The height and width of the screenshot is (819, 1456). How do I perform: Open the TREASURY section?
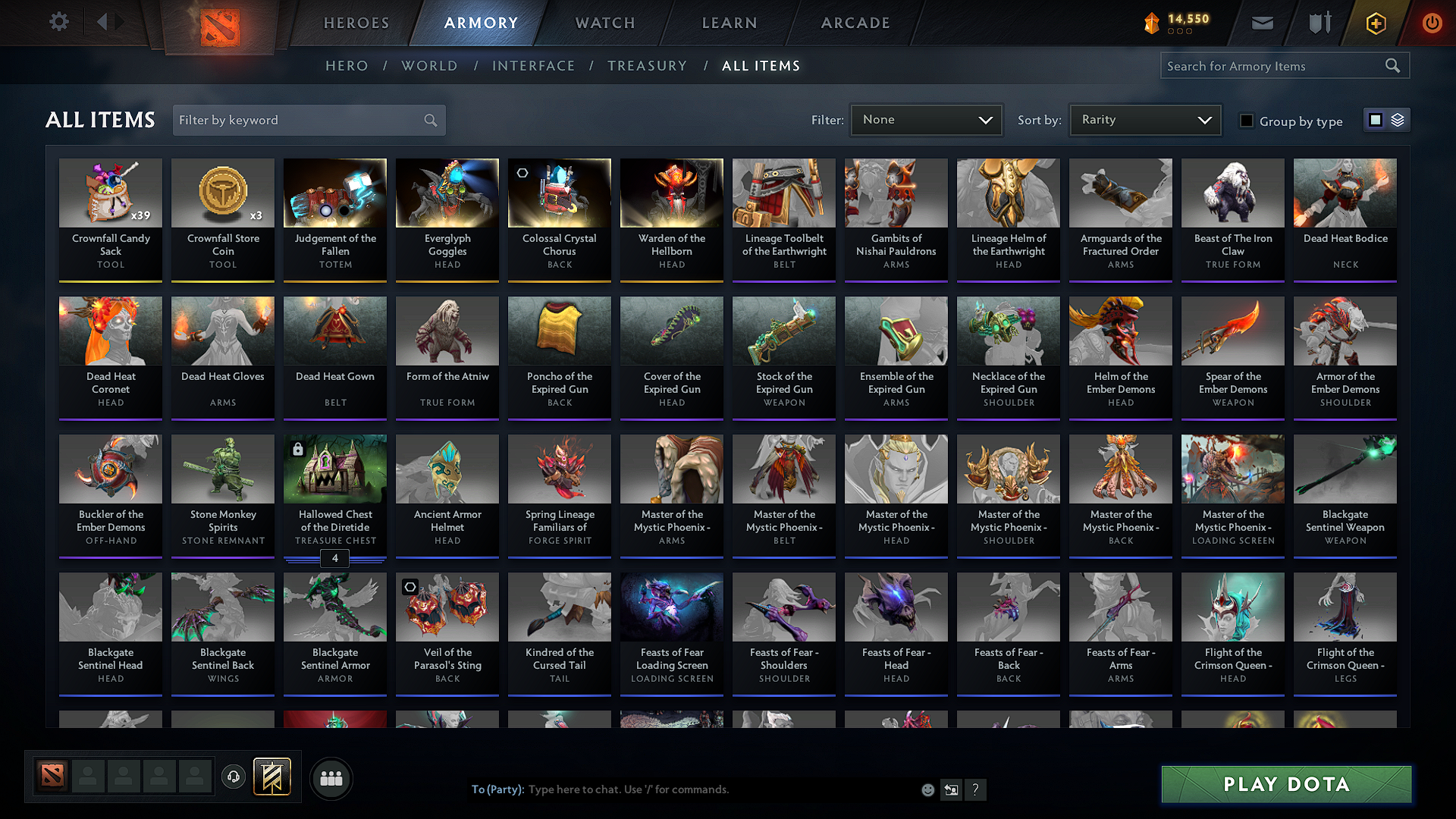(x=647, y=66)
